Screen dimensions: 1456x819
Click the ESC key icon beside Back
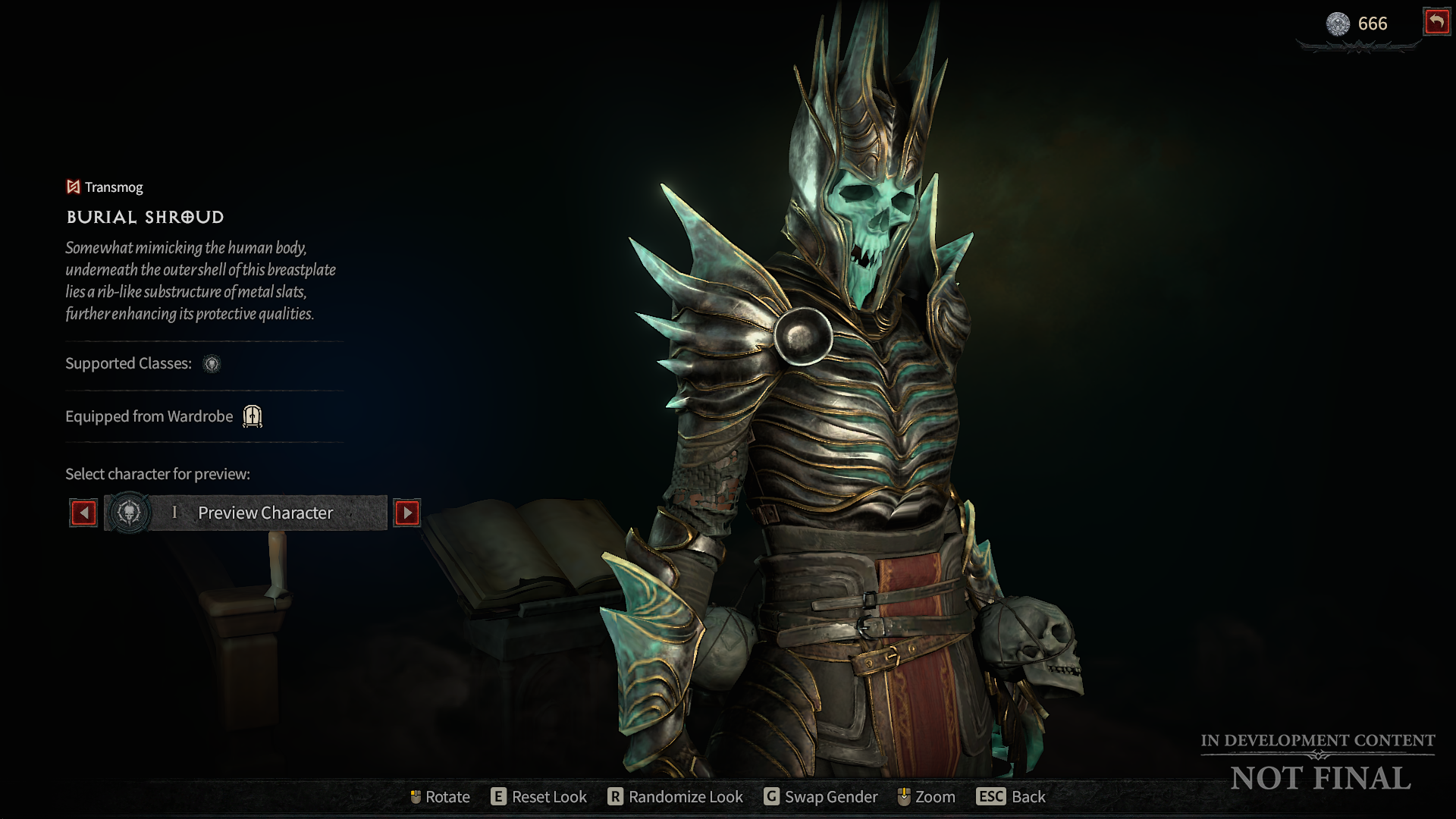(990, 797)
